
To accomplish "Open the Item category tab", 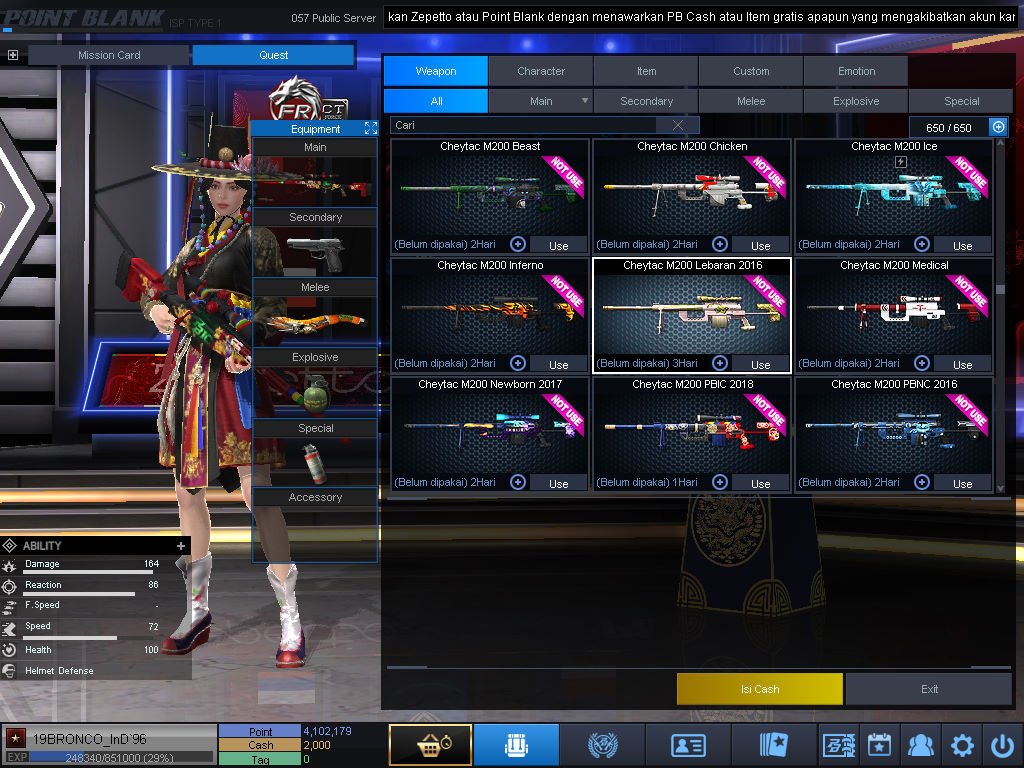I will [x=646, y=71].
